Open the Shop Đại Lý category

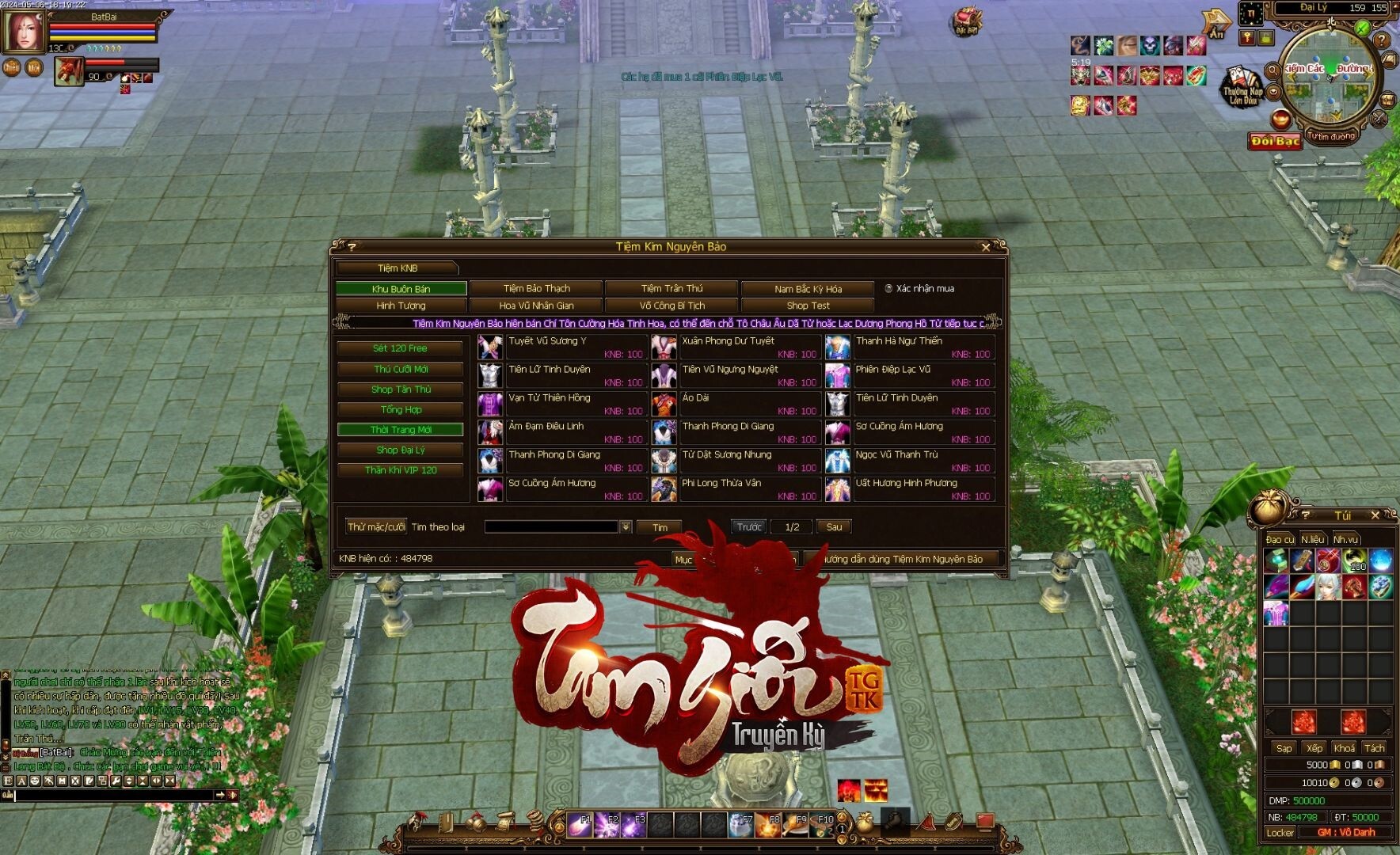[x=400, y=450]
